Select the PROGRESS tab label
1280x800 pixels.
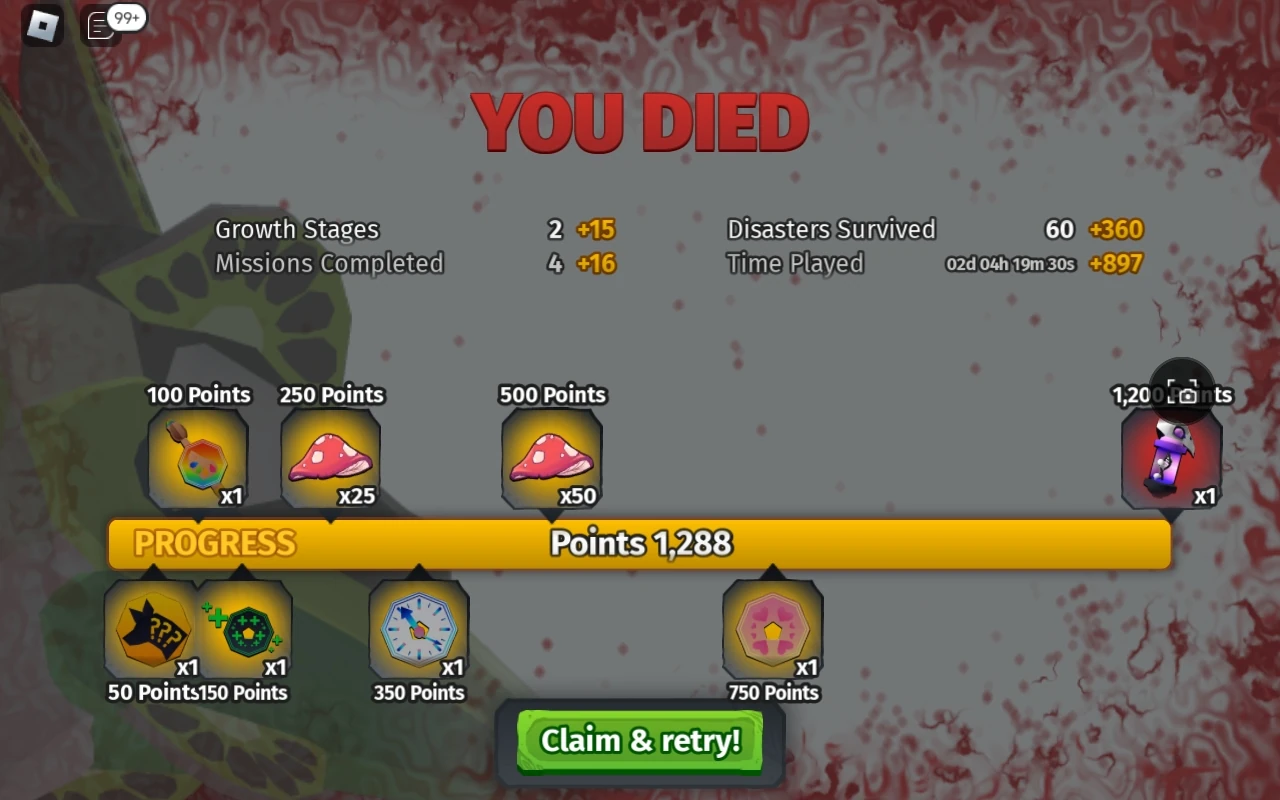(x=211, y=543)
